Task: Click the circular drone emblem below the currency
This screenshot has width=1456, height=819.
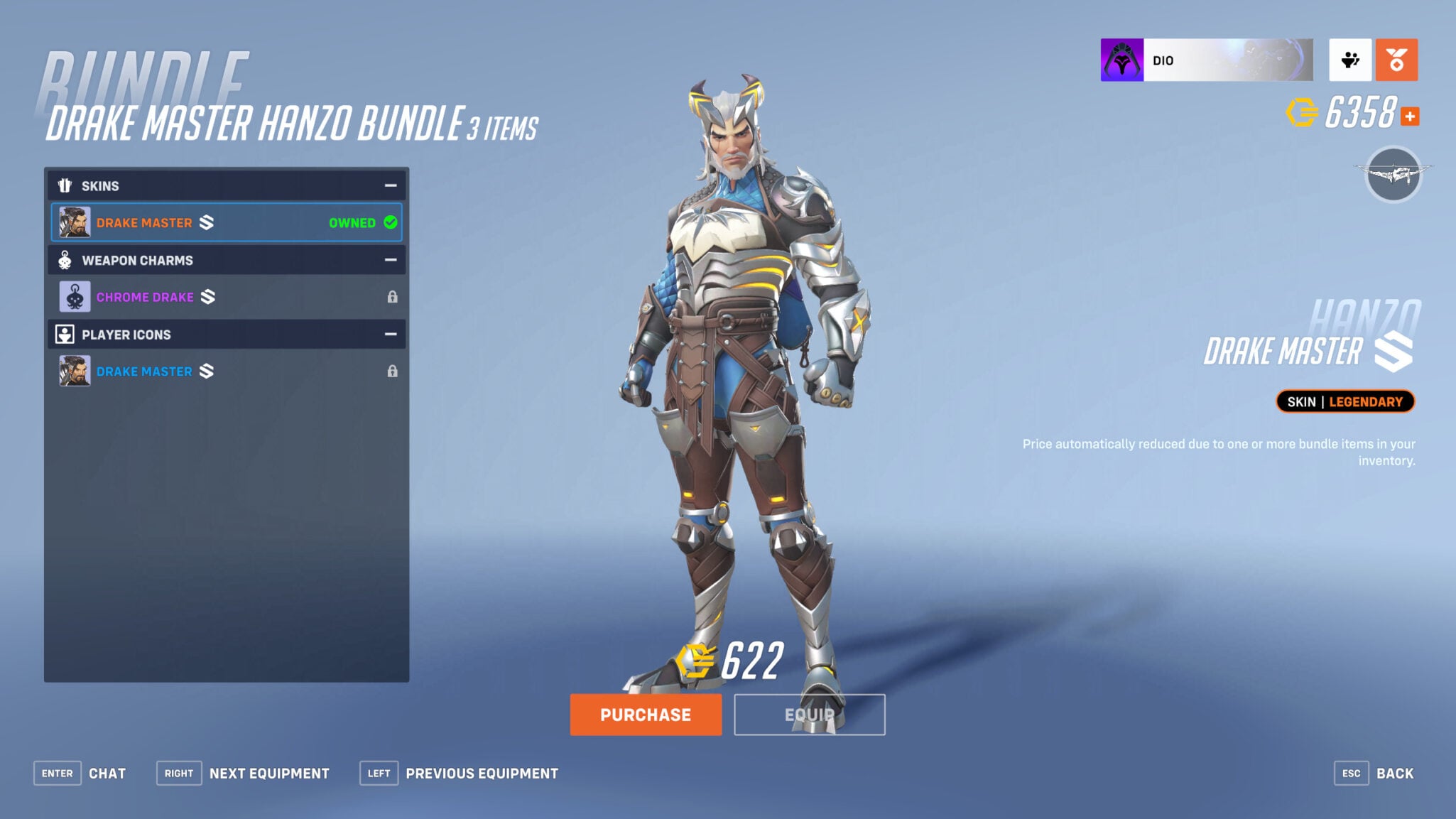Action: click(1394, 175)
